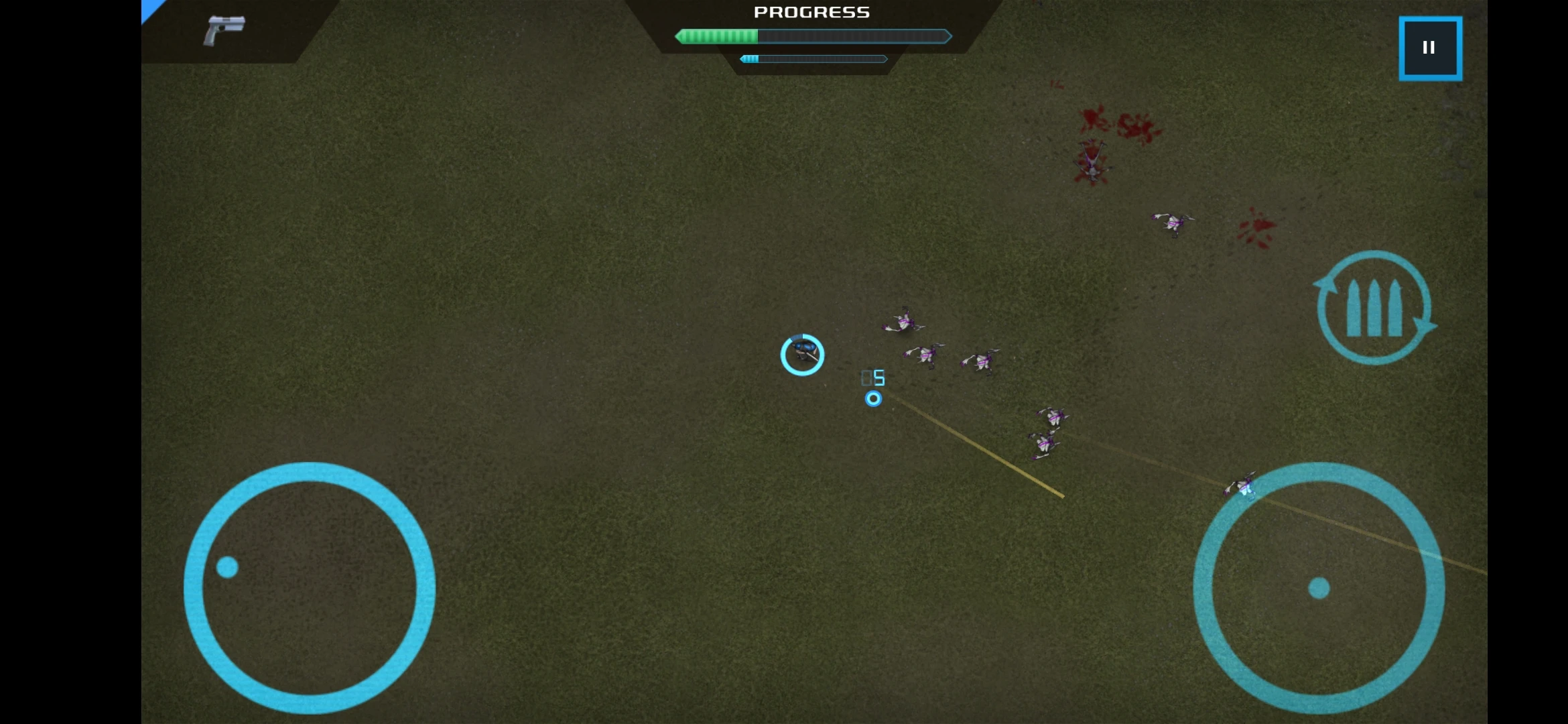Reload ammo with the bullets button
1568x724 pixels.
tap(1374, 308)
